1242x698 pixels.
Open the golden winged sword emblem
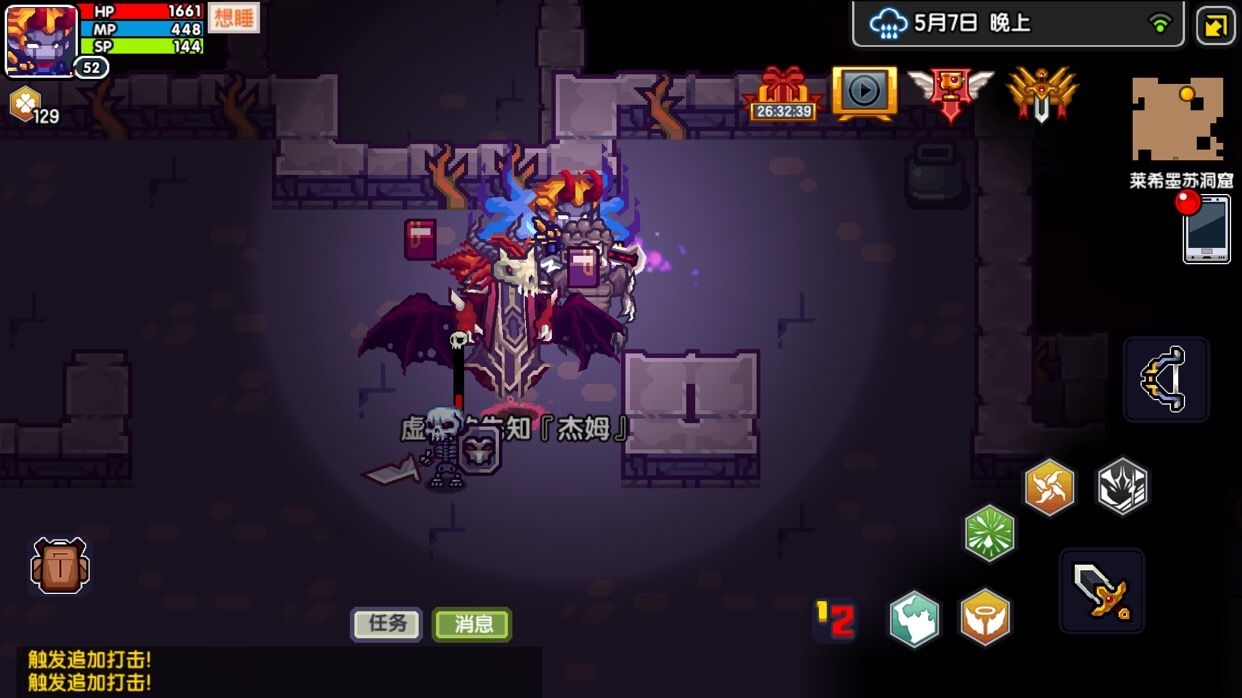click(1041, 93)
